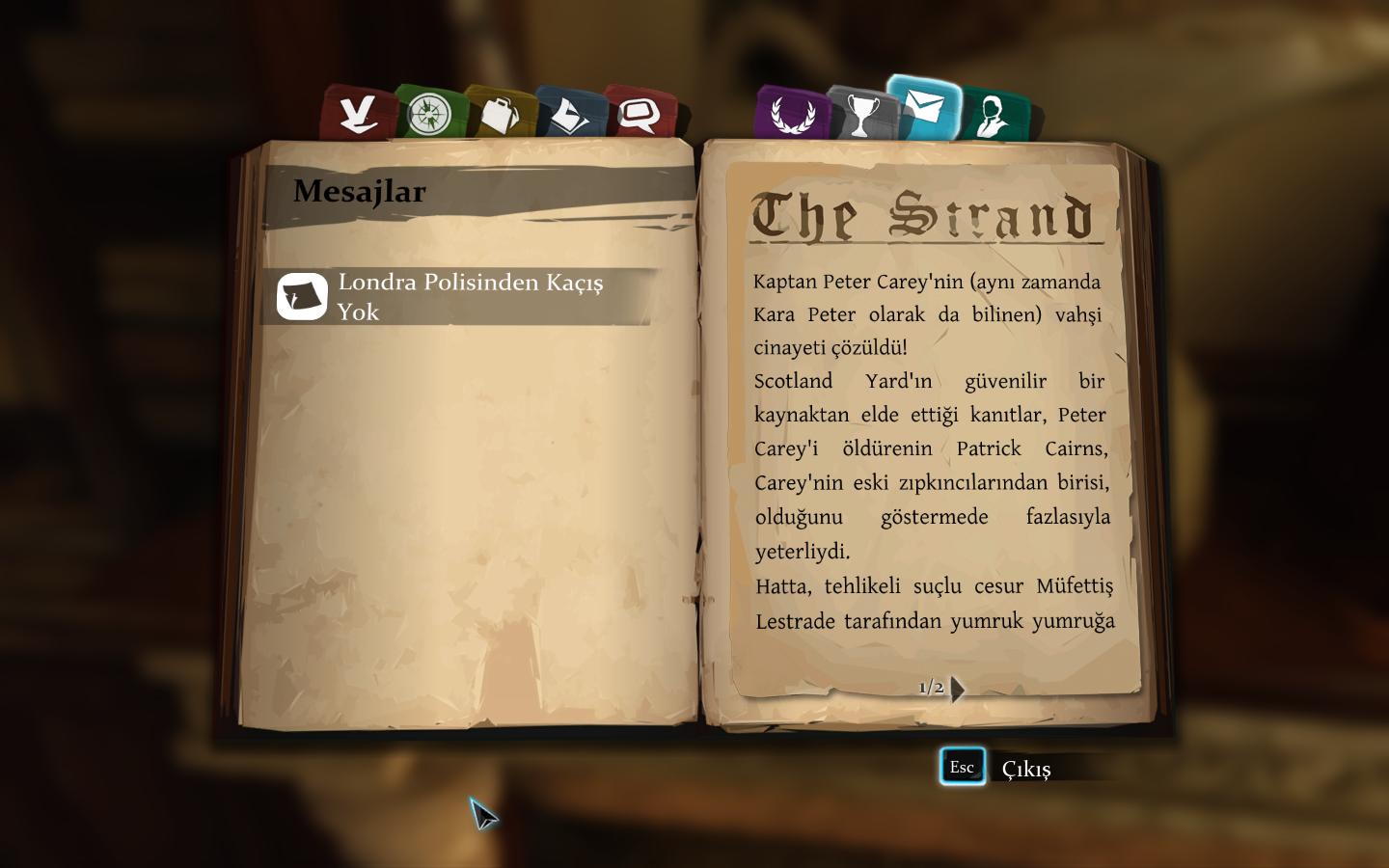Select the blue documents tab

[570, 114]
